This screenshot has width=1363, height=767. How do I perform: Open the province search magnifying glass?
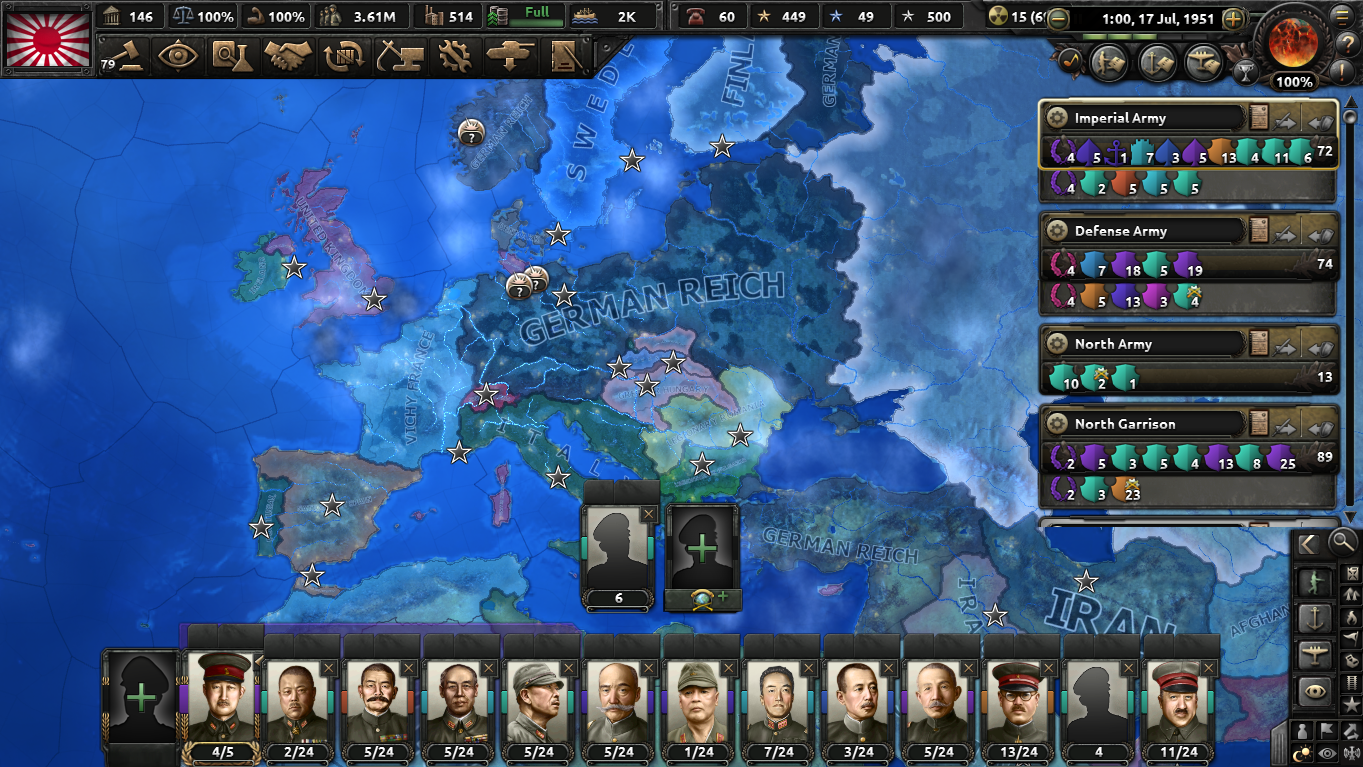tap(1343, 544)
